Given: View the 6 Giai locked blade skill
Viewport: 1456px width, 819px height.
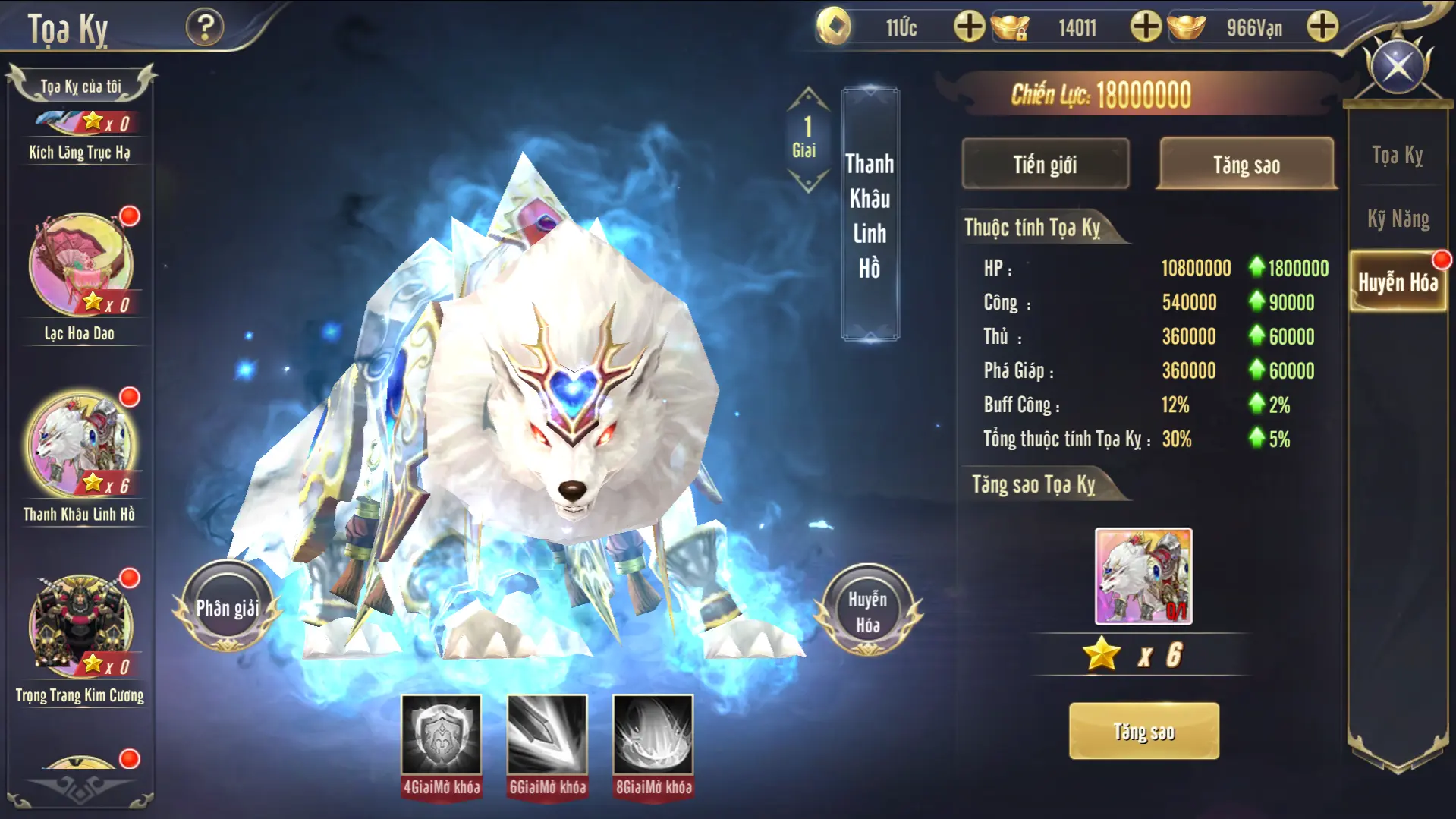Looking at the screenshot, I should point(547,735).
